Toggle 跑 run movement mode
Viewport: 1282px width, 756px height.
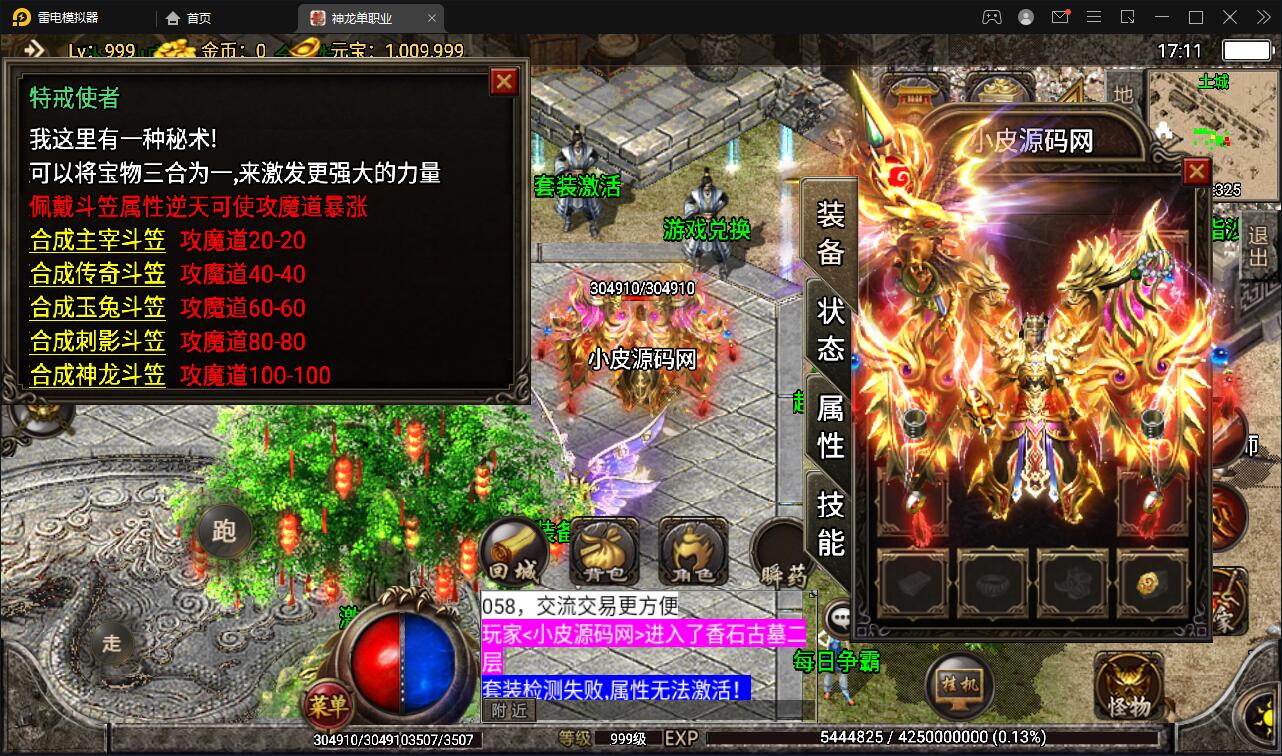227,531
